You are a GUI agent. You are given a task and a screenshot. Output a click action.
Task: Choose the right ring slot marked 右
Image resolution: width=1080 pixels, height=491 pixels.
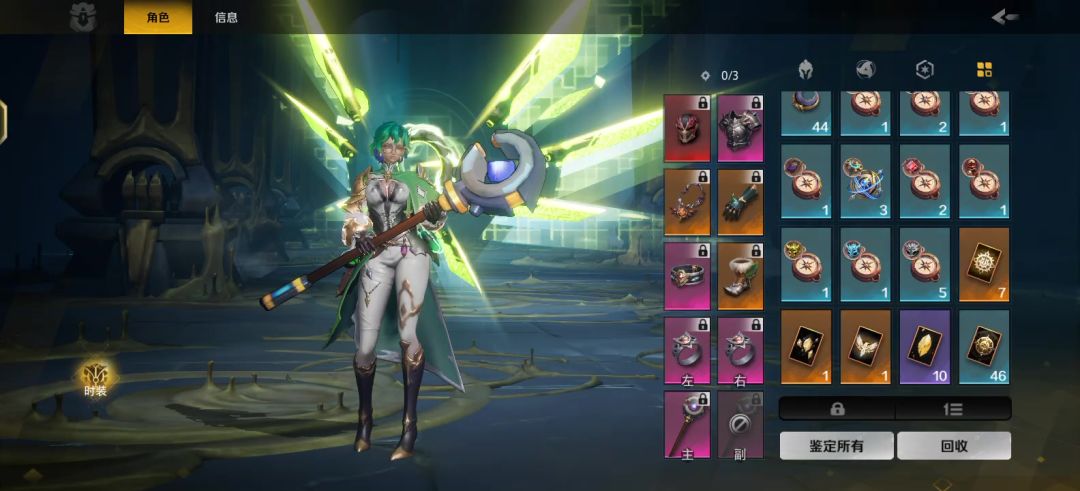pos(740,350)
